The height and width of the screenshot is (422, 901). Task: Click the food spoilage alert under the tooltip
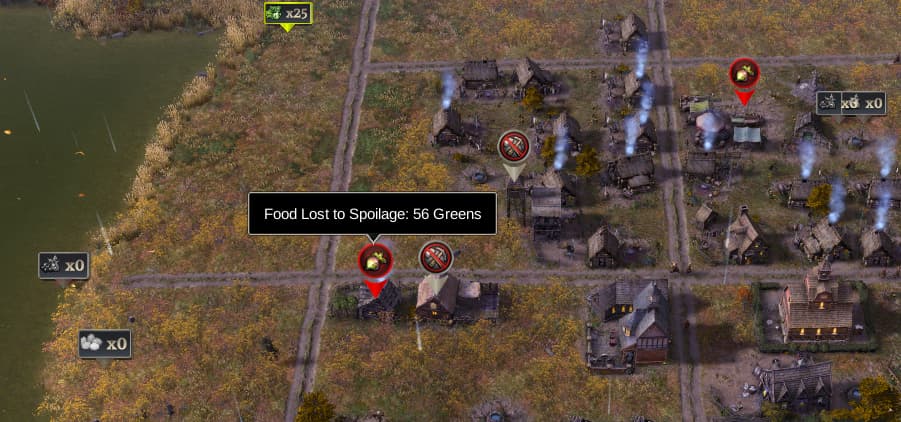coord(375,262)
